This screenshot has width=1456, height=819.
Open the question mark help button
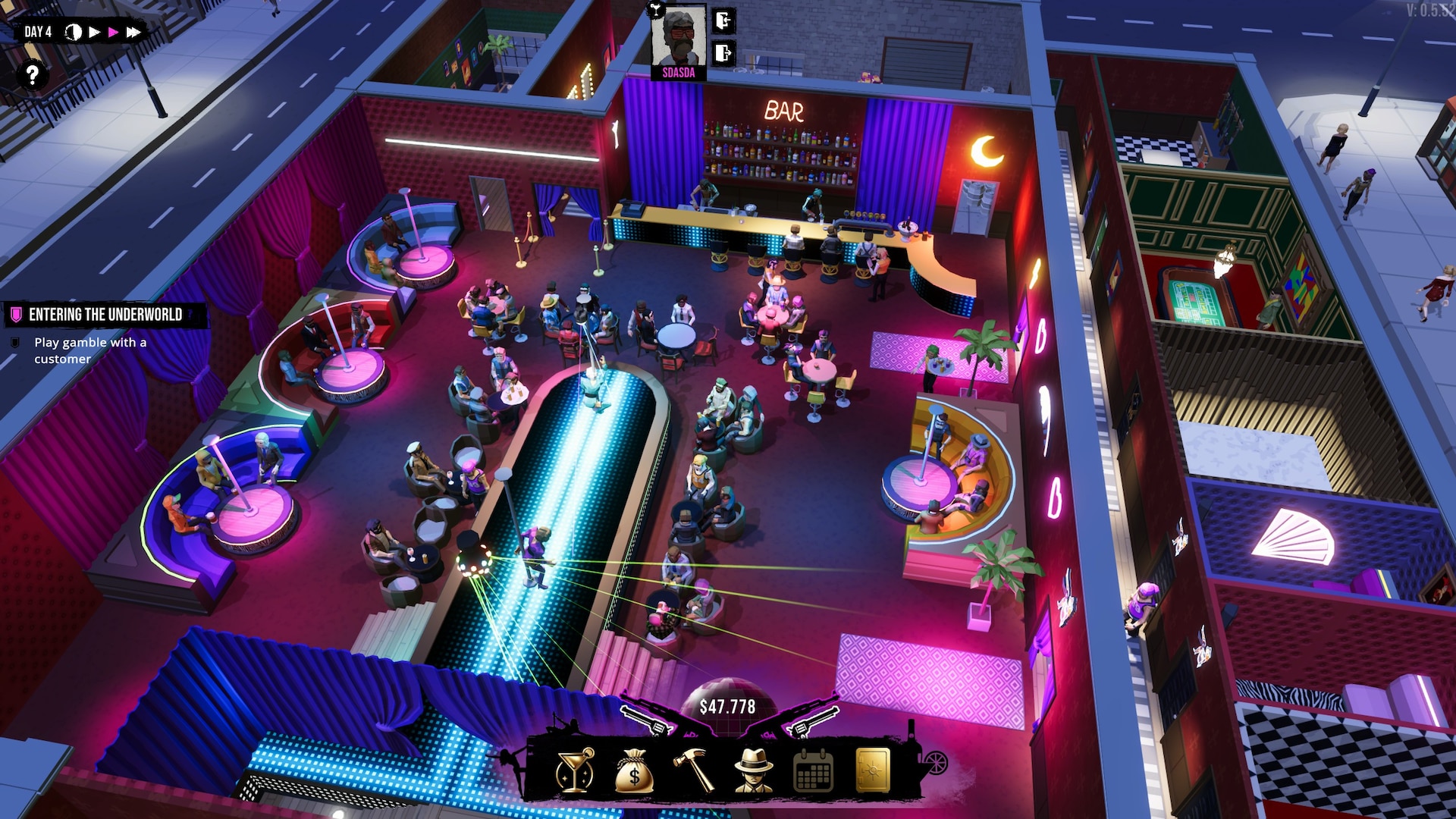click(32, 75)
